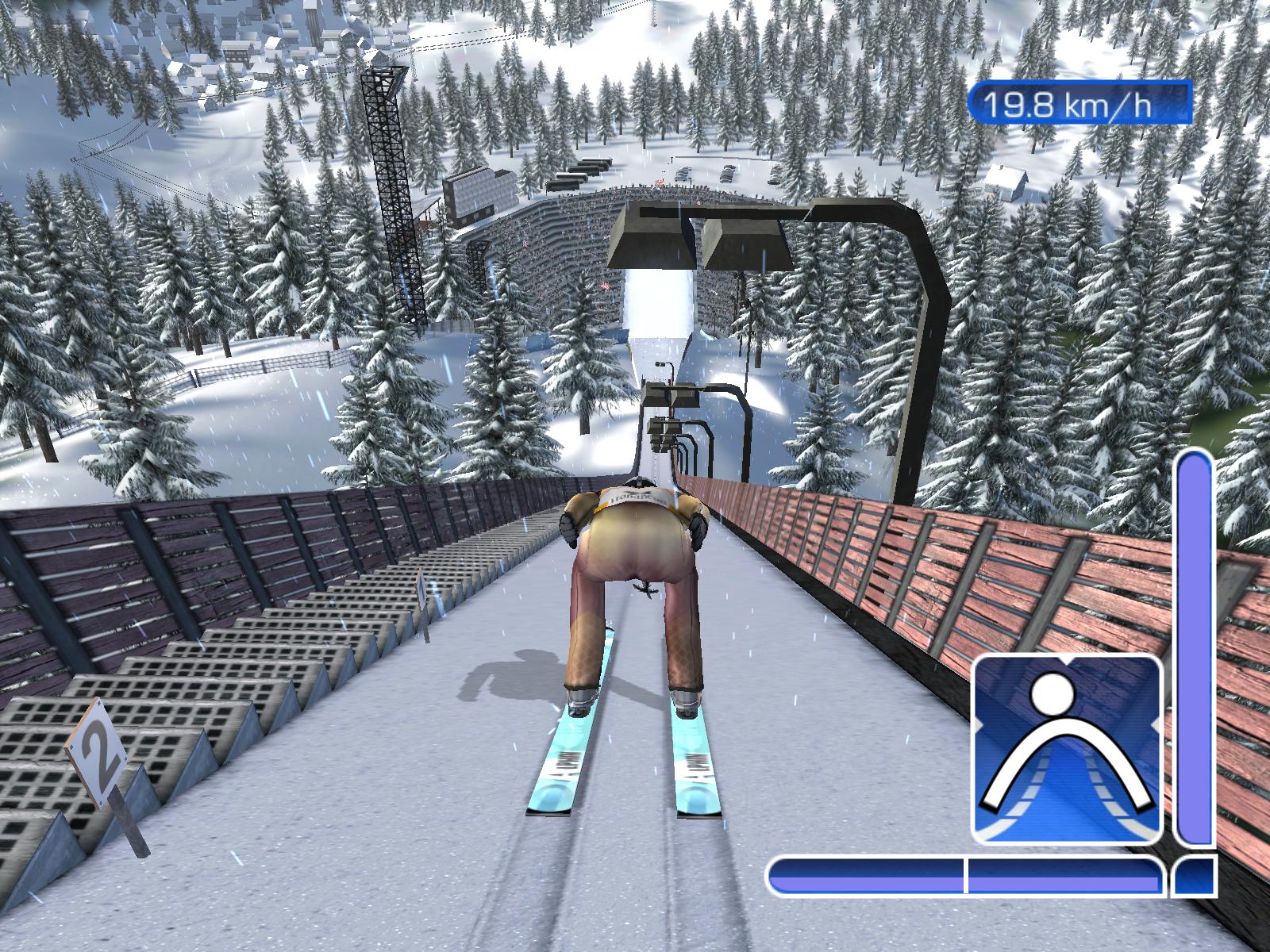The width and height of the screenshot is (1270, 952).
Task: Click the skier character on the inrun
Action: pyautogui.click(x=635, y=595)
